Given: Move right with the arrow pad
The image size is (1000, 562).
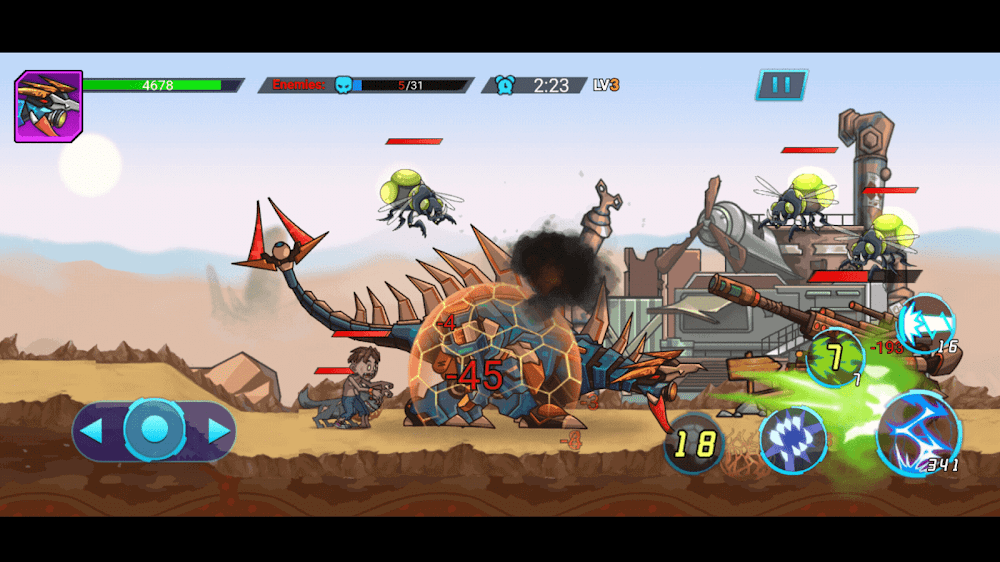Looking at the screenshot, I should [x=218, y=432].
